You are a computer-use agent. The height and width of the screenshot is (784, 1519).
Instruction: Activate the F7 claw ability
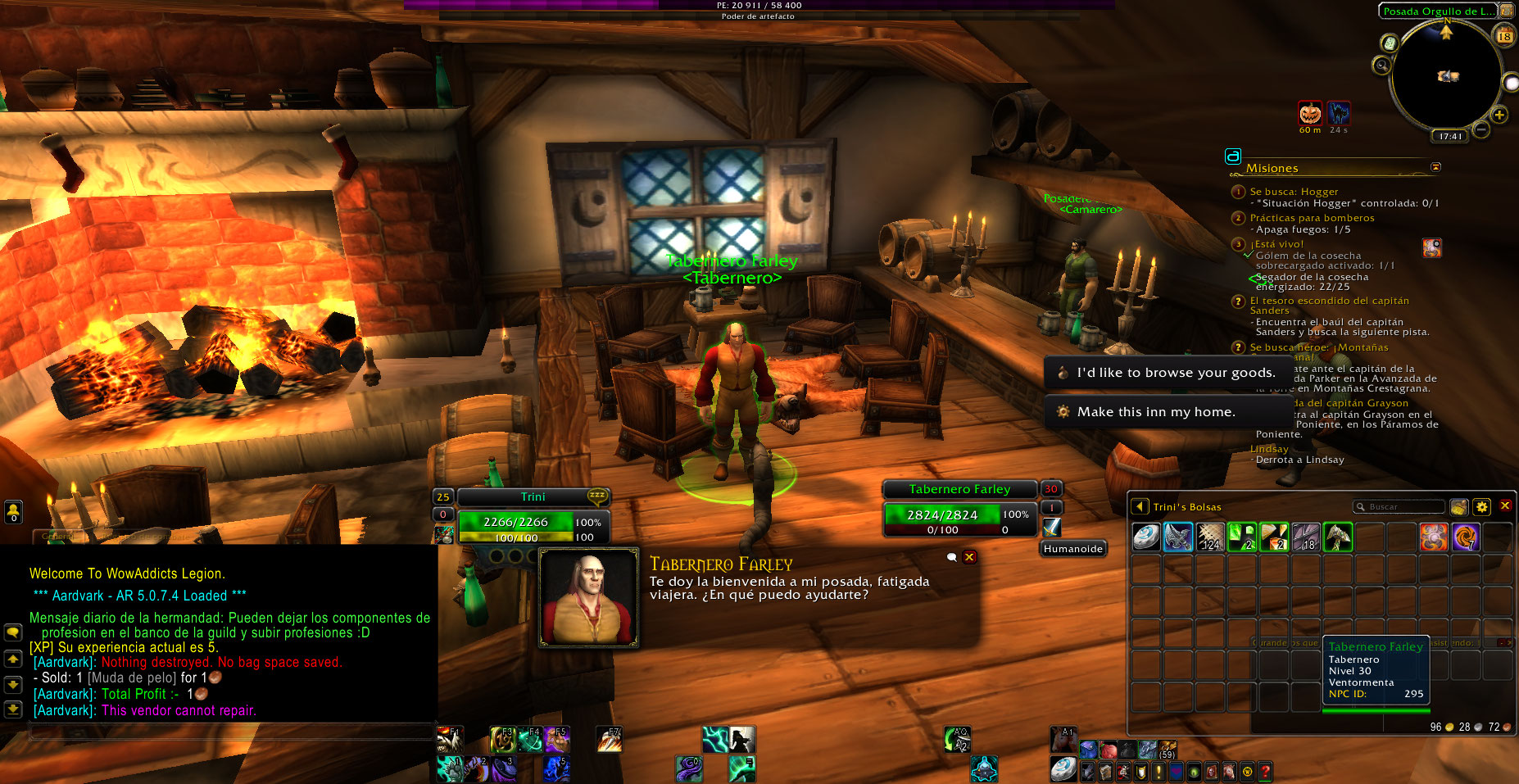(609, 740)
